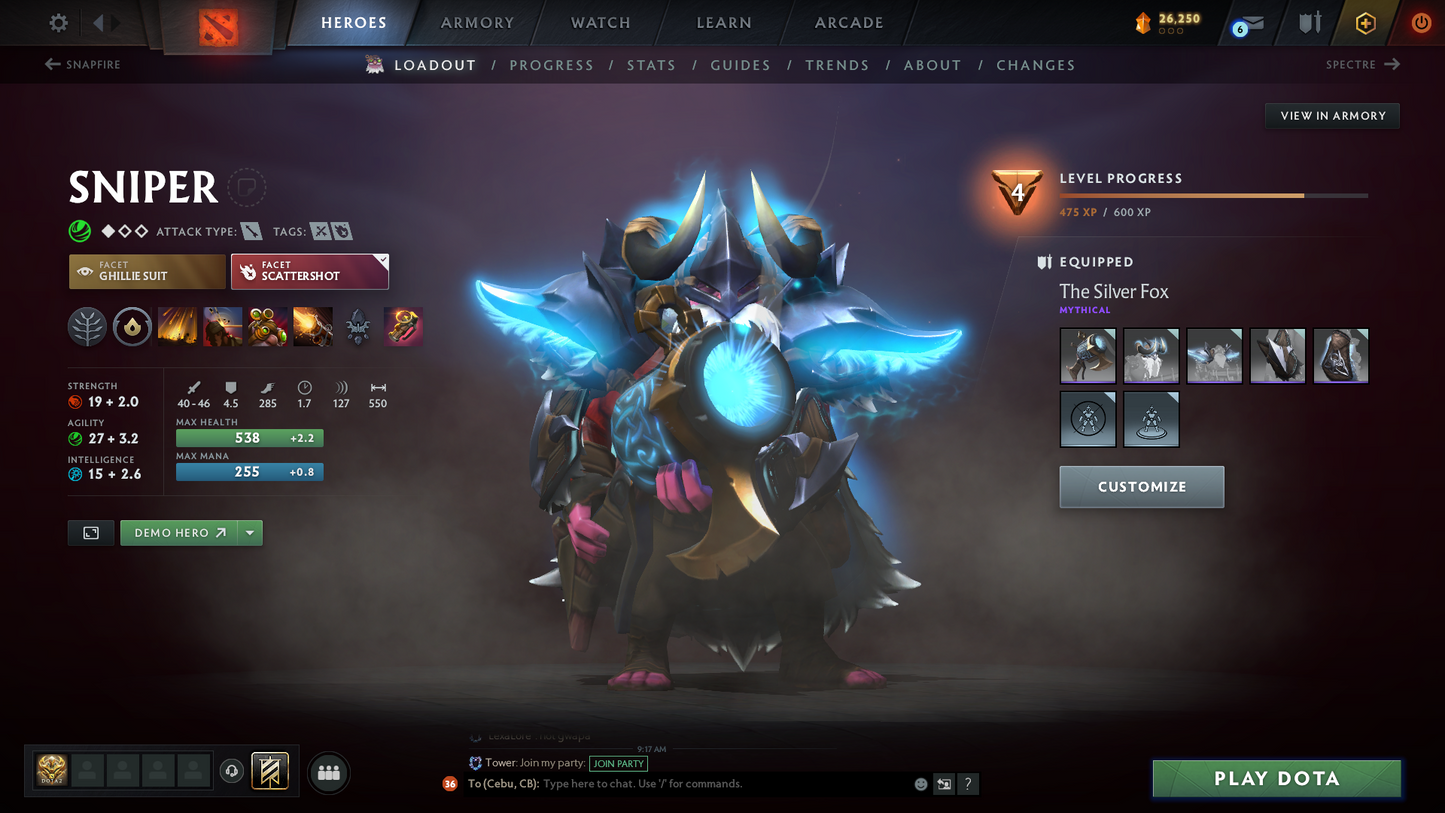Screen dimensions: 1445x813
Task: Select the Shrapnel ability icon
Action: click(178, 326)
